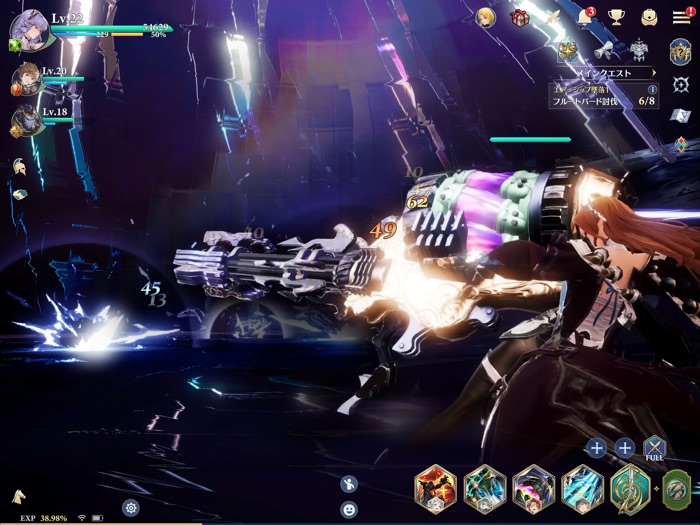Image resolution: width=700 pixels, height=525 pixels.
Task: Toggle the crossed swords FULL auto button
Action: [654, 447]
